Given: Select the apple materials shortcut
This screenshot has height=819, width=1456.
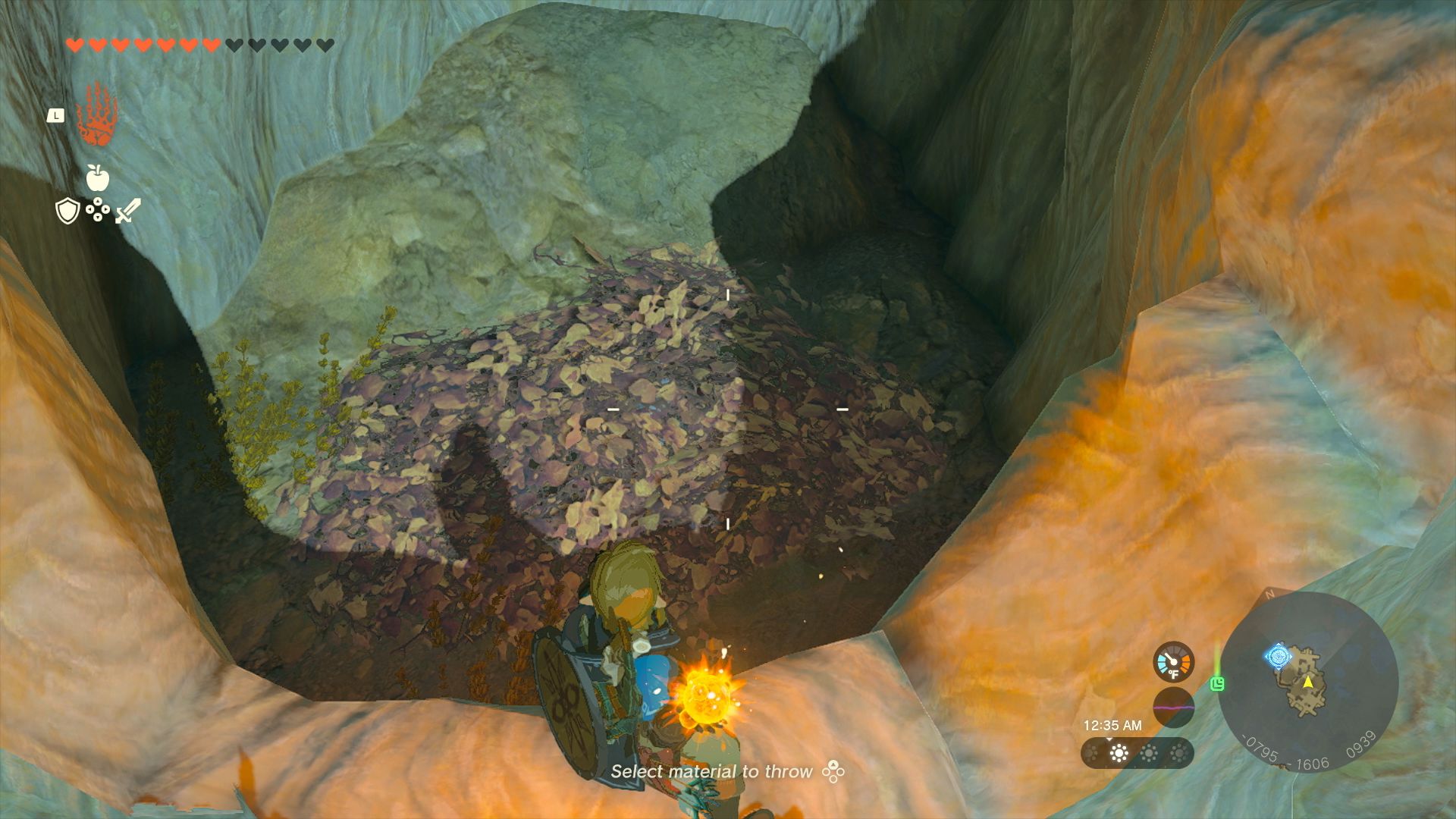Looking at the screenshot, I should pyautogui.click(x=98, y=177).
